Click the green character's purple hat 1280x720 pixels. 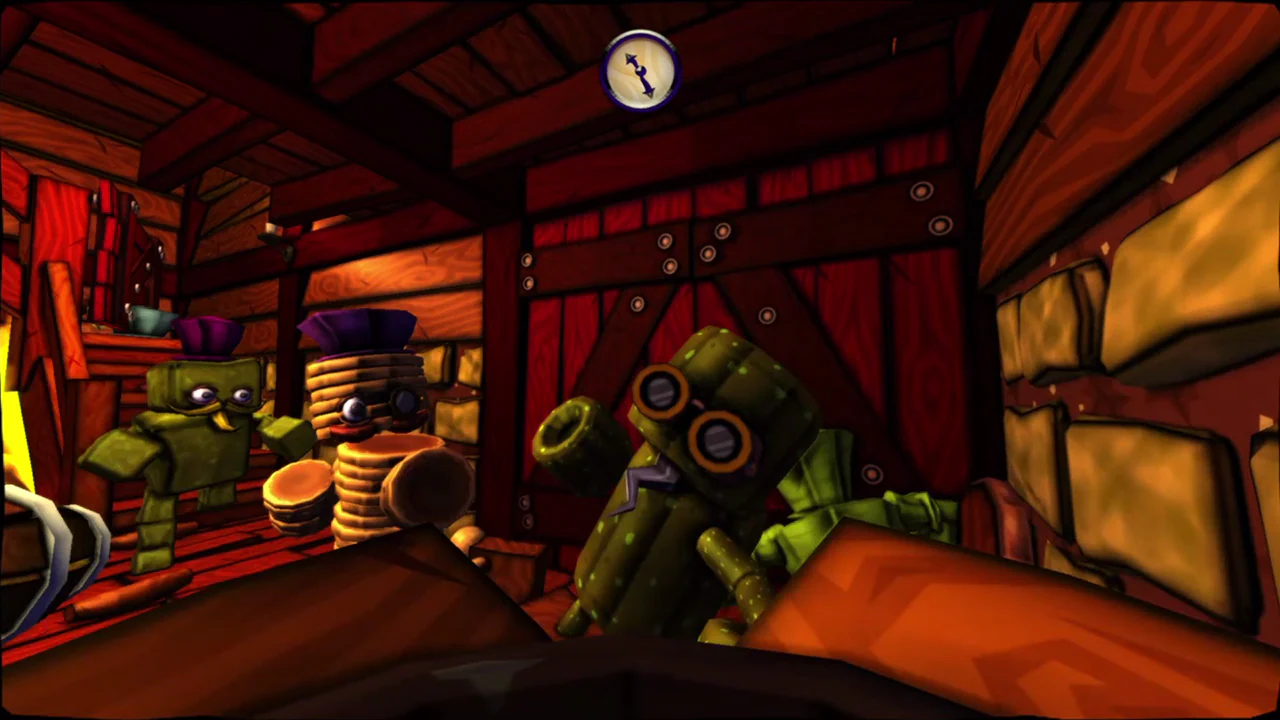coord(206,337)
